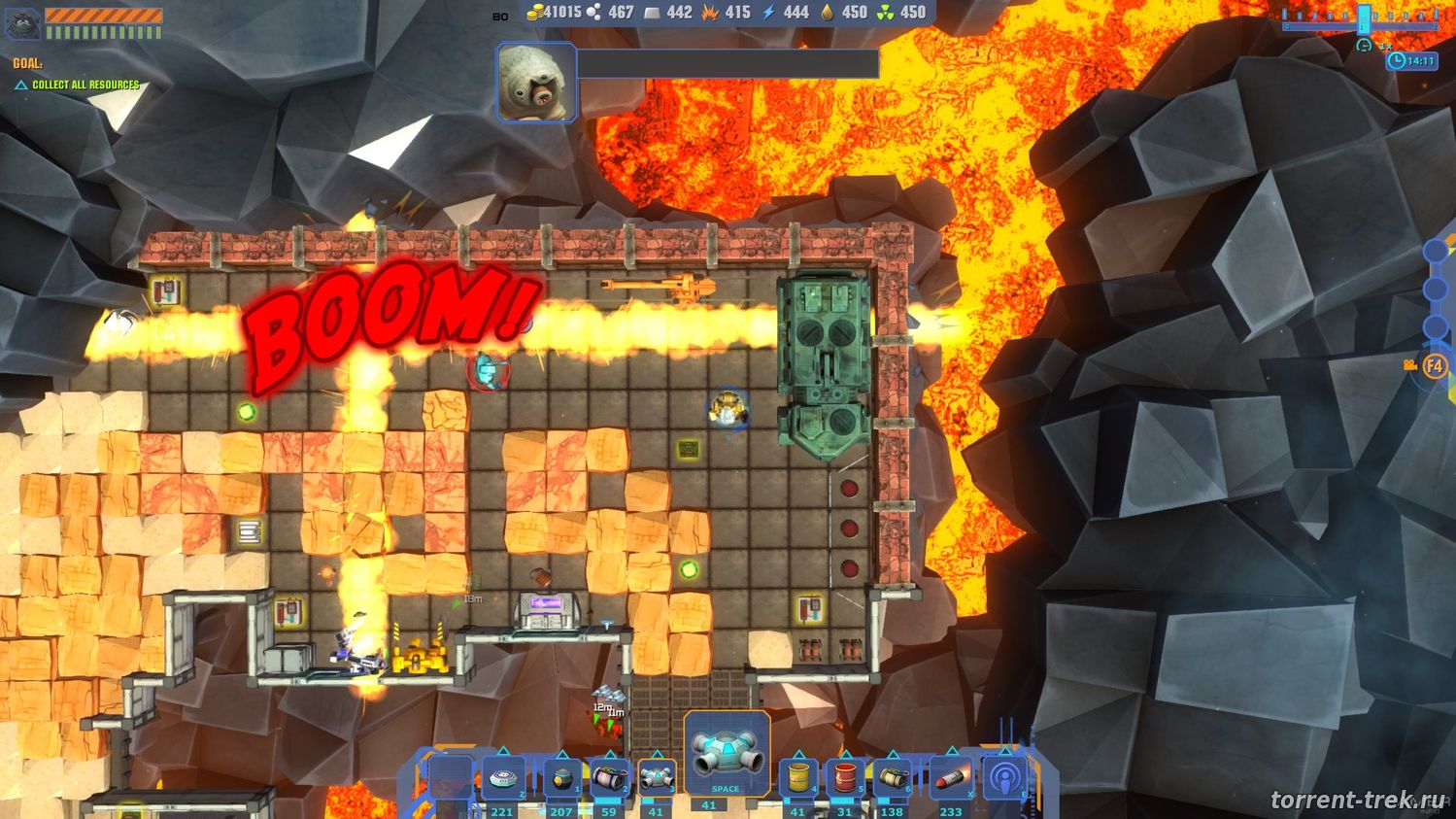Select the yellow barrel slot
This screenshot has width=1456, height=819.
[798, 778]
